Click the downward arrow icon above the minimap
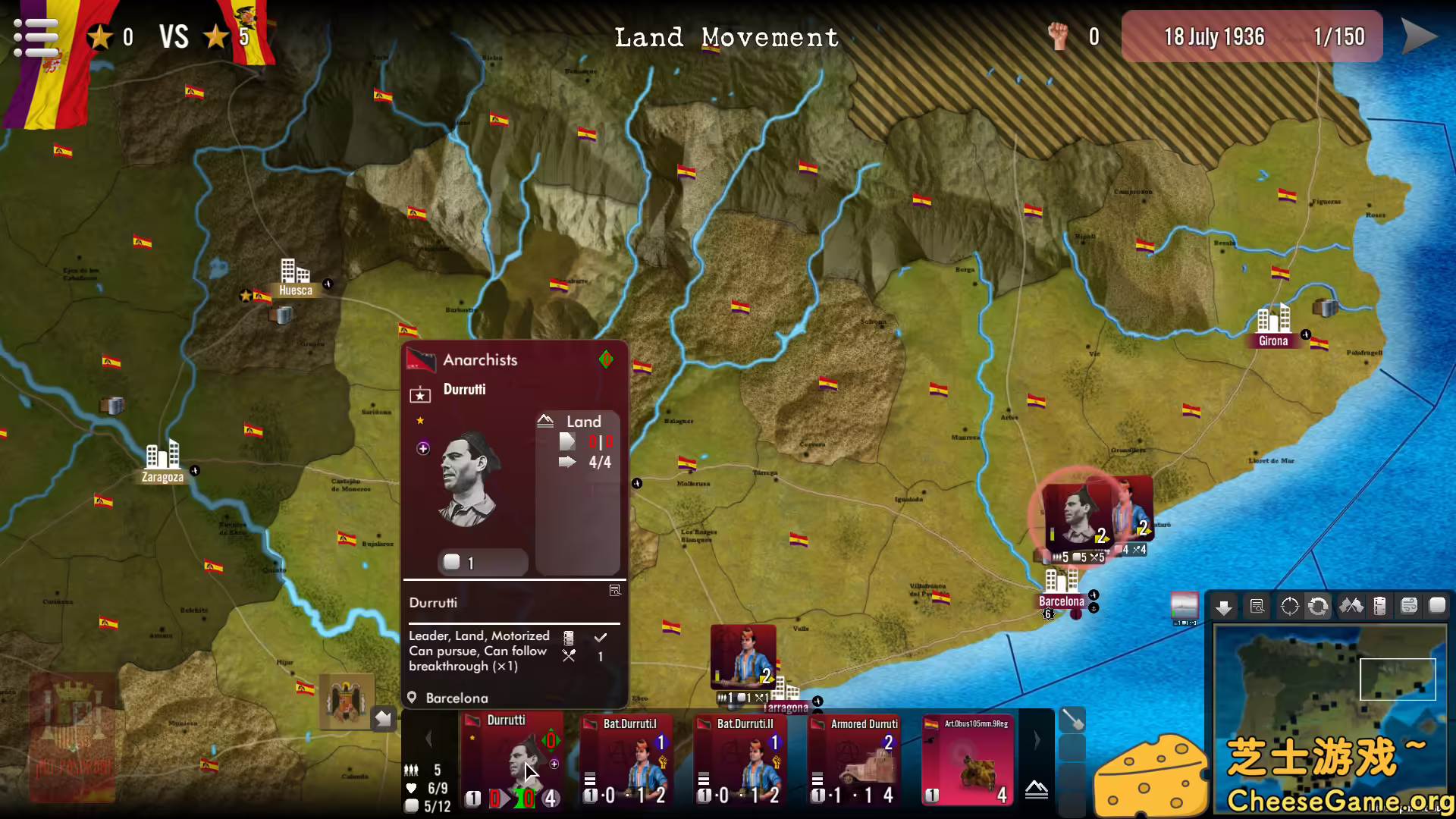 point(1225,607)
